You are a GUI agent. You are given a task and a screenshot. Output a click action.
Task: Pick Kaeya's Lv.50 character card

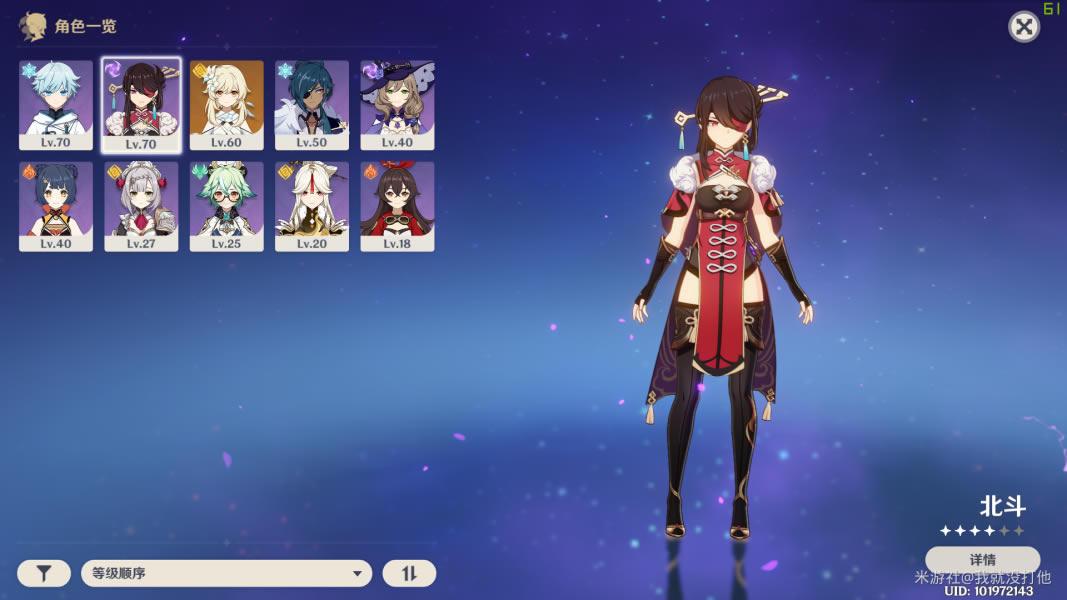tap(312, 104)
